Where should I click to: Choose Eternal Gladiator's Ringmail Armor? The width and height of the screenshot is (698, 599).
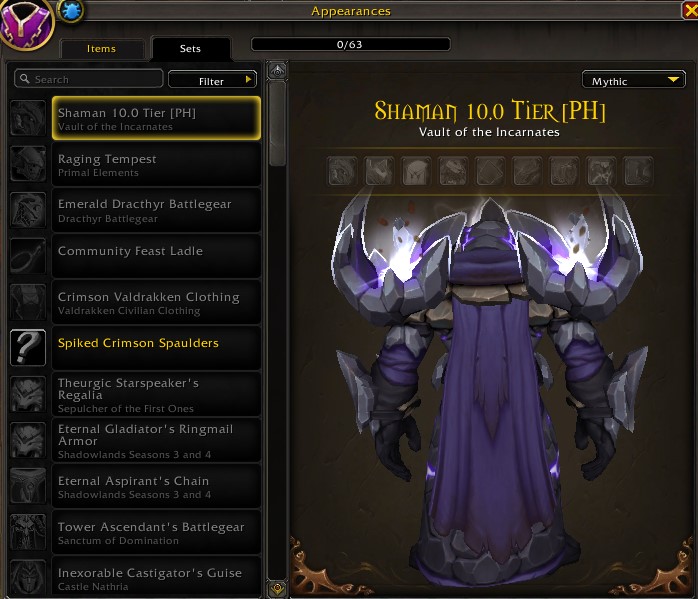(155, 440)
